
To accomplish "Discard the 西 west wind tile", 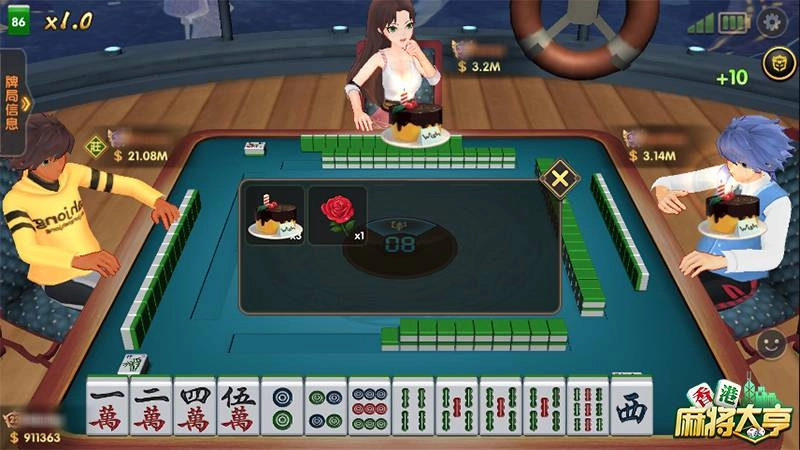I will point(631,406).
